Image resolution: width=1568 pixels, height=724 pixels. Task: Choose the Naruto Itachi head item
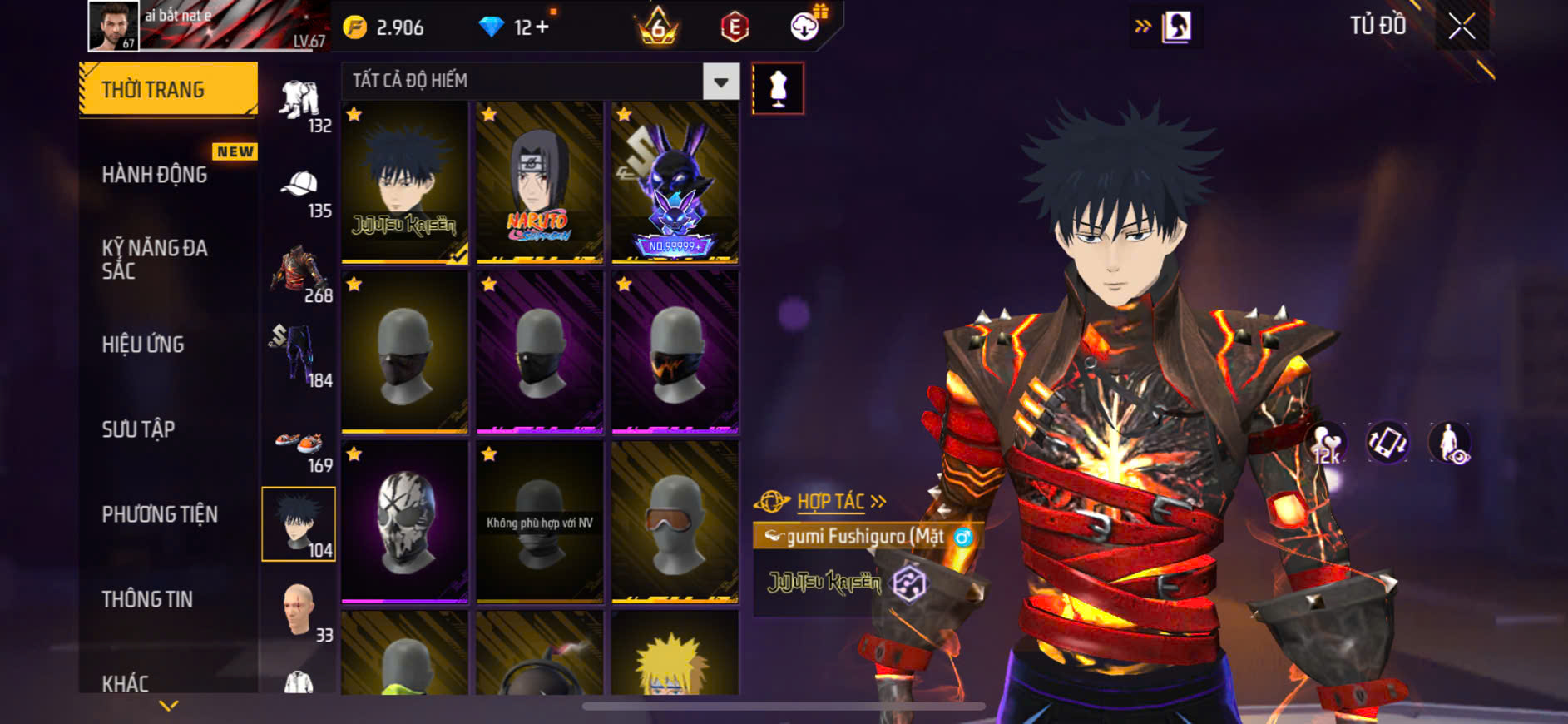(x=539, y=182)
